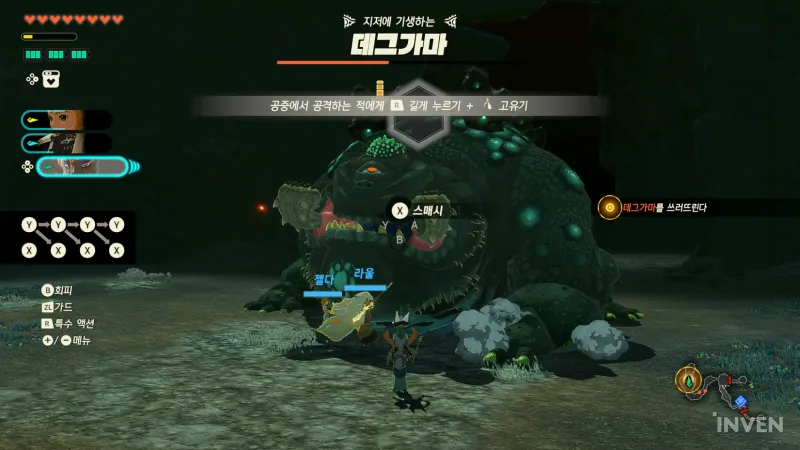
Task: Use the heart jar item icon
Action: pos(51,79)
